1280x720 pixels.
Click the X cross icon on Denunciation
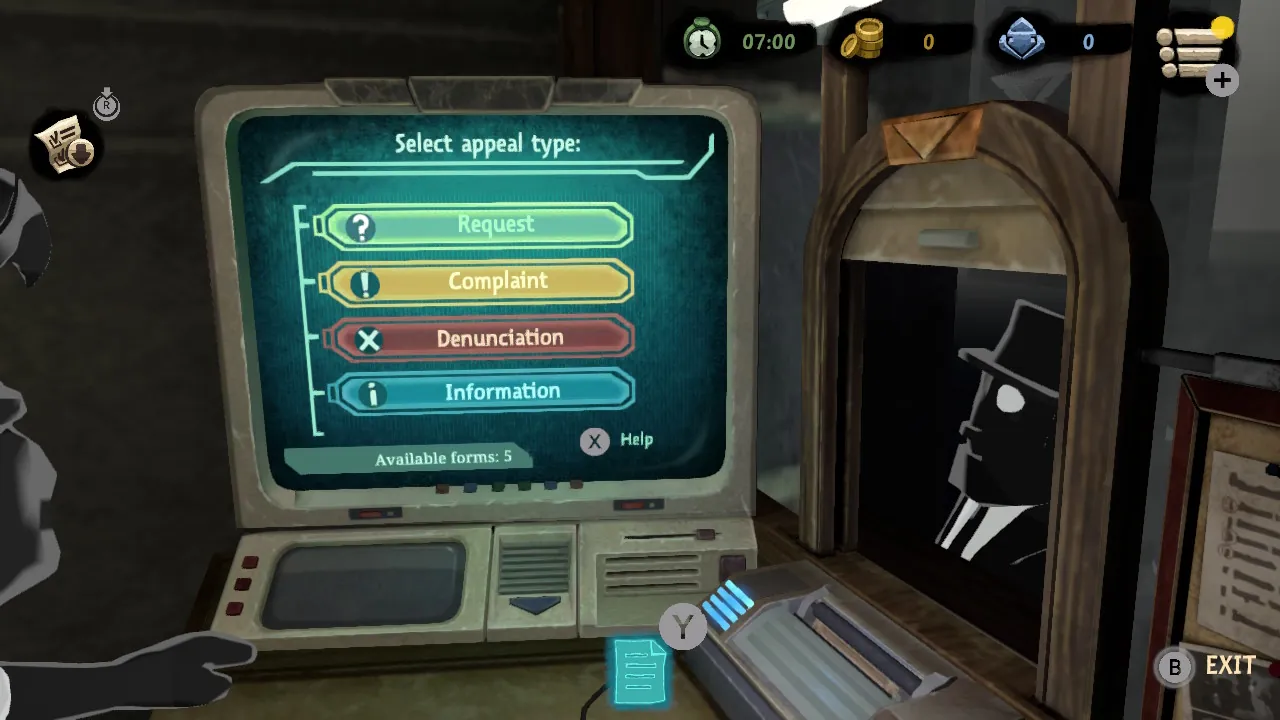(x=369, y=340)
